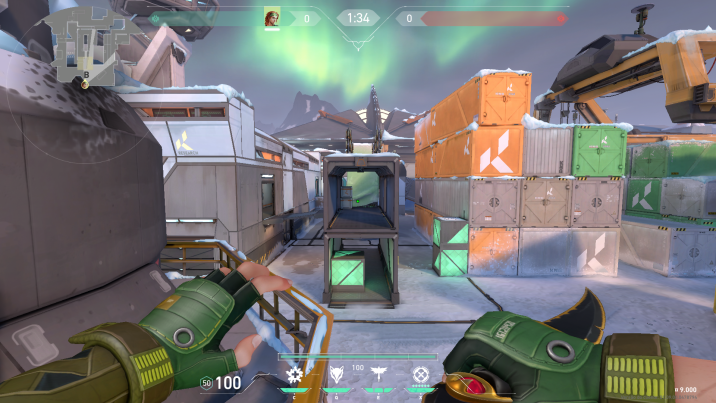
Task: Trigger the Guiding Light hawk ability
Action: (379, 375)
